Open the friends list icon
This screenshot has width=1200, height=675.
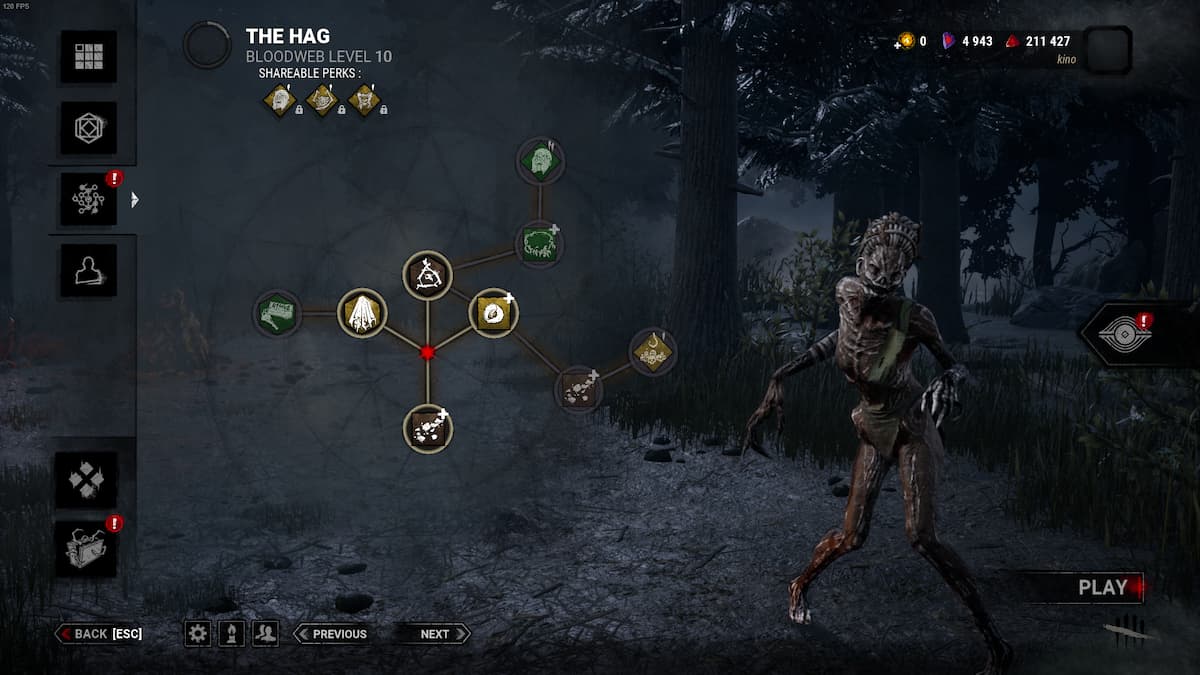[x=265, y=633]
